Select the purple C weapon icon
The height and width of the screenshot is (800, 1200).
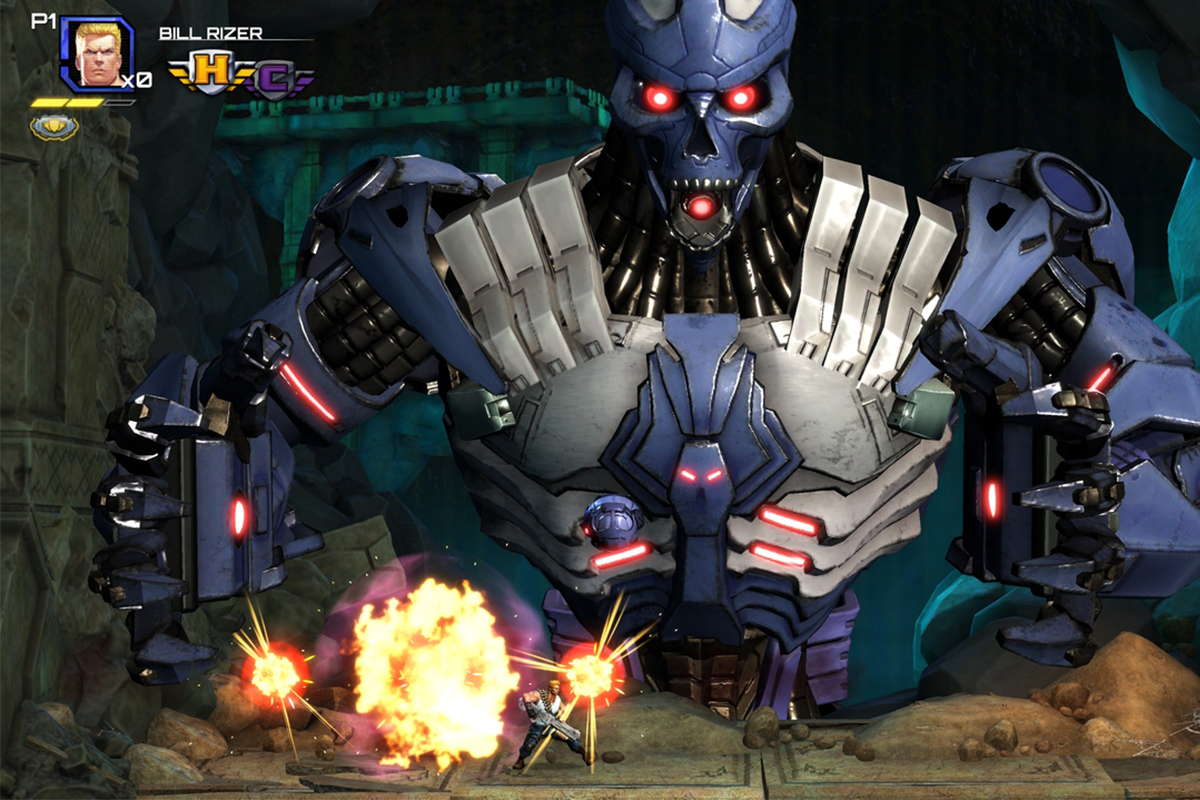272,76
